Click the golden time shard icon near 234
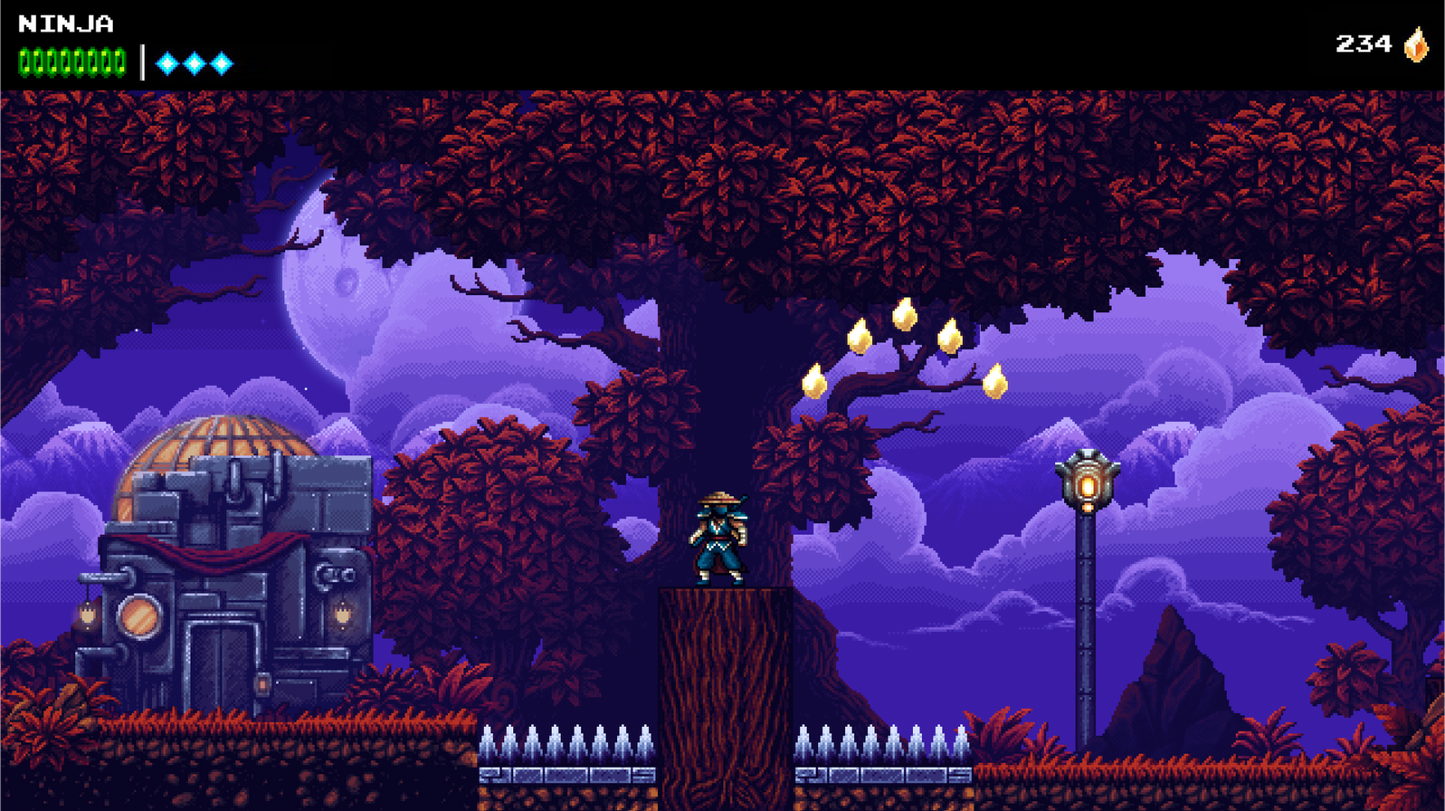 1418,44
